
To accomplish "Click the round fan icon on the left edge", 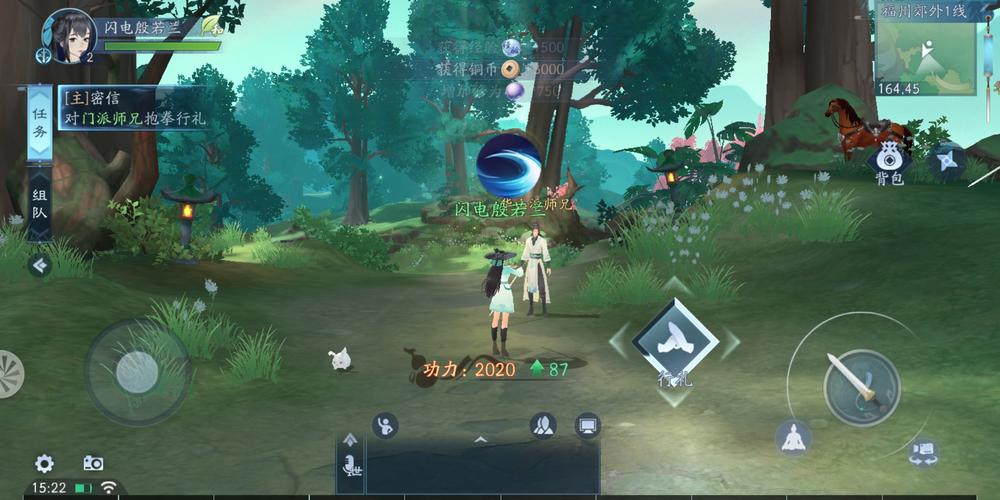I will click(x=9, y=373).
